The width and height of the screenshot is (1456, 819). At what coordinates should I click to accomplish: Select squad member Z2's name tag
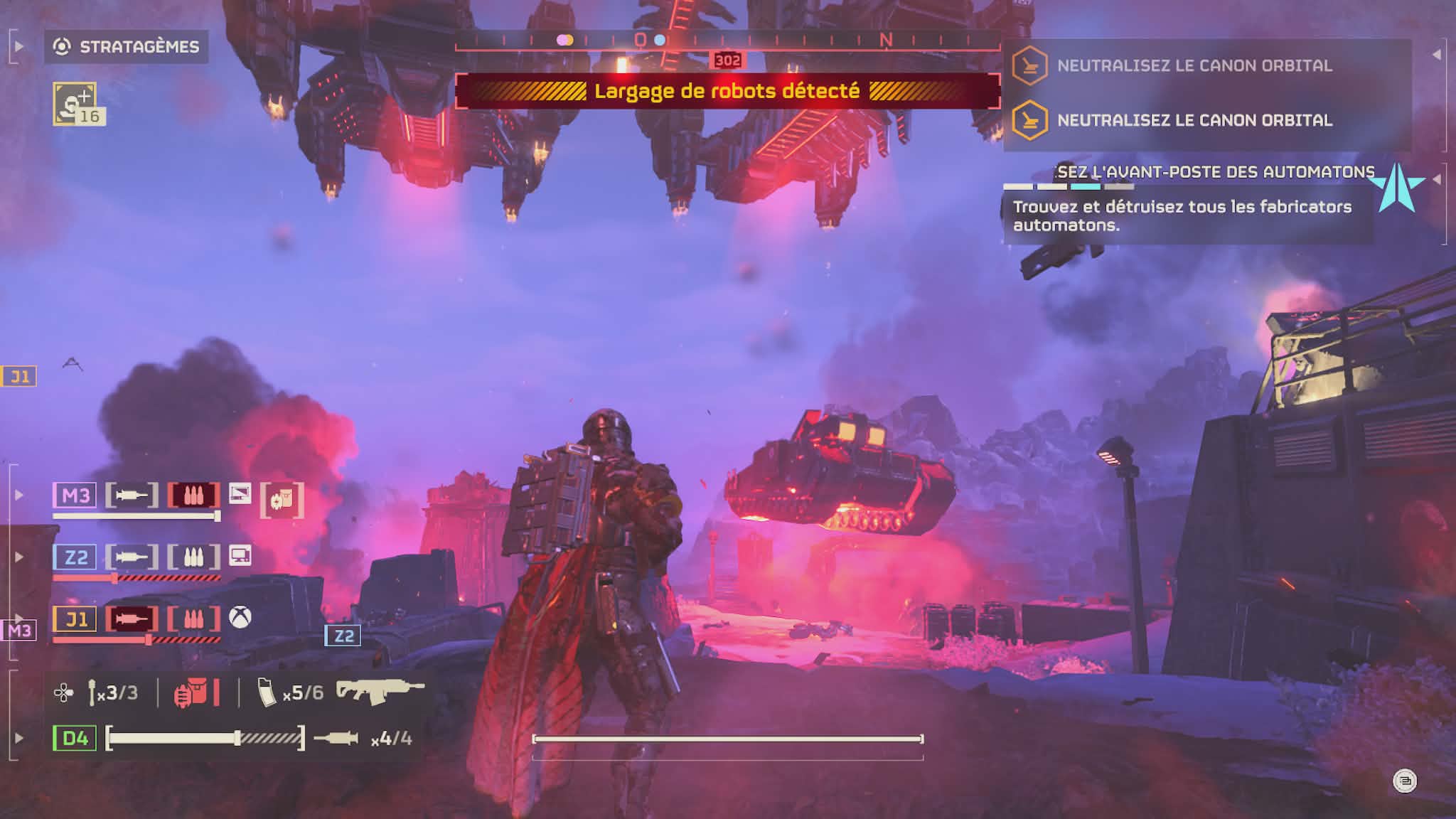coord(75,557)
